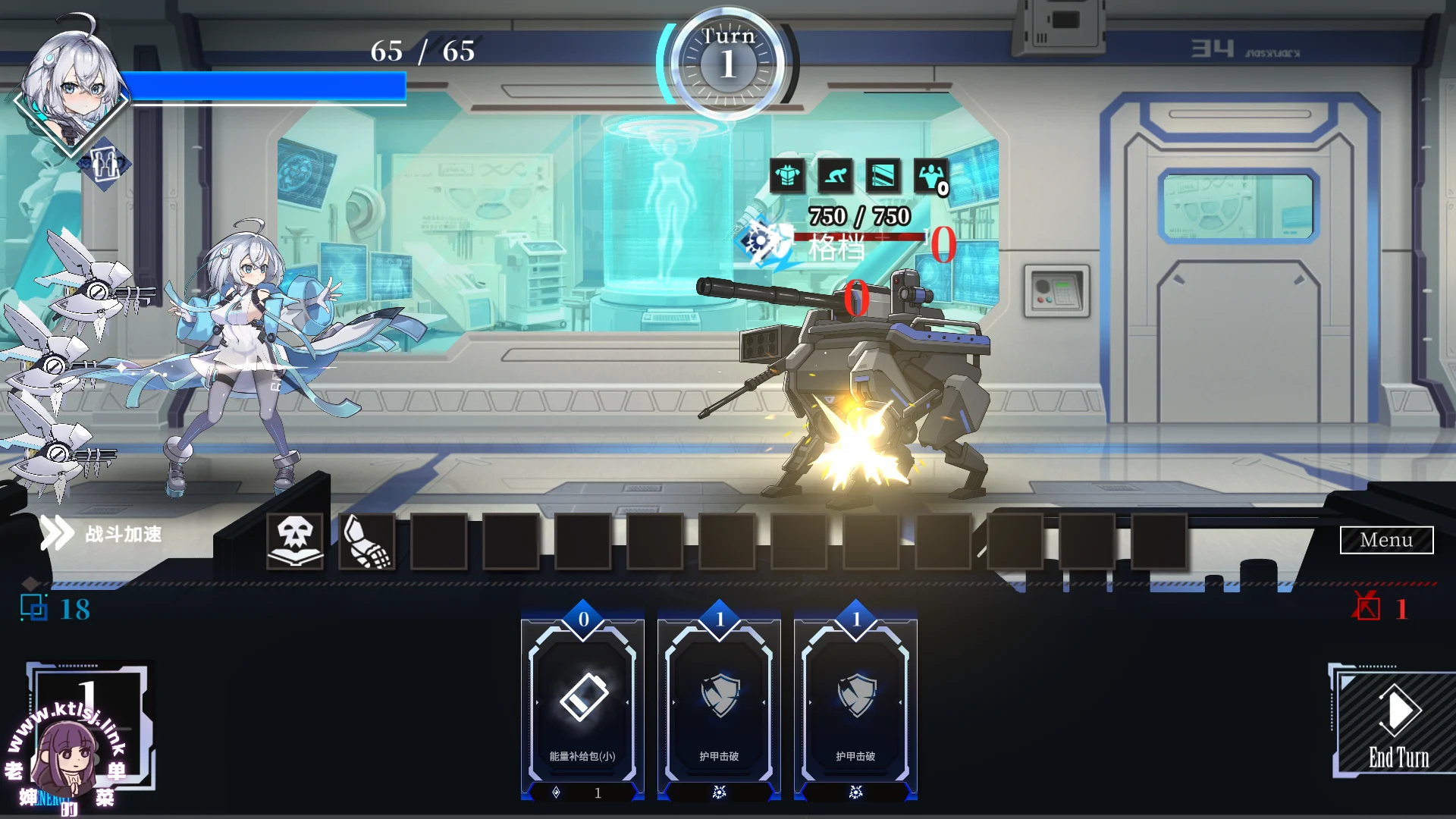The height and width of the screenshot is (819, 1456).
Task: Toggle the 战斗加速 battle speed-up
Action: (x=102, y=534)
